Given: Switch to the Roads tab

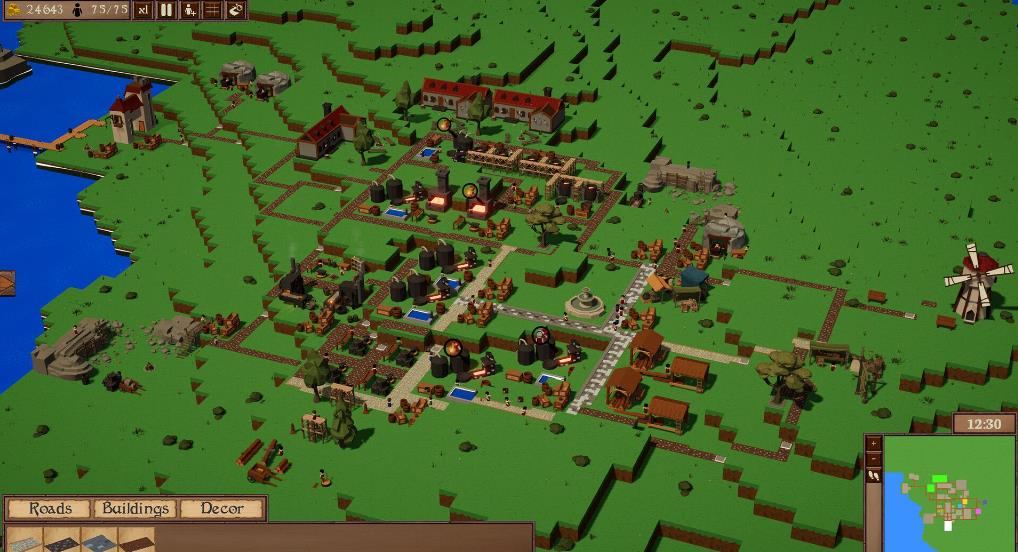Looking at the screenshot, I should point(50,509).
